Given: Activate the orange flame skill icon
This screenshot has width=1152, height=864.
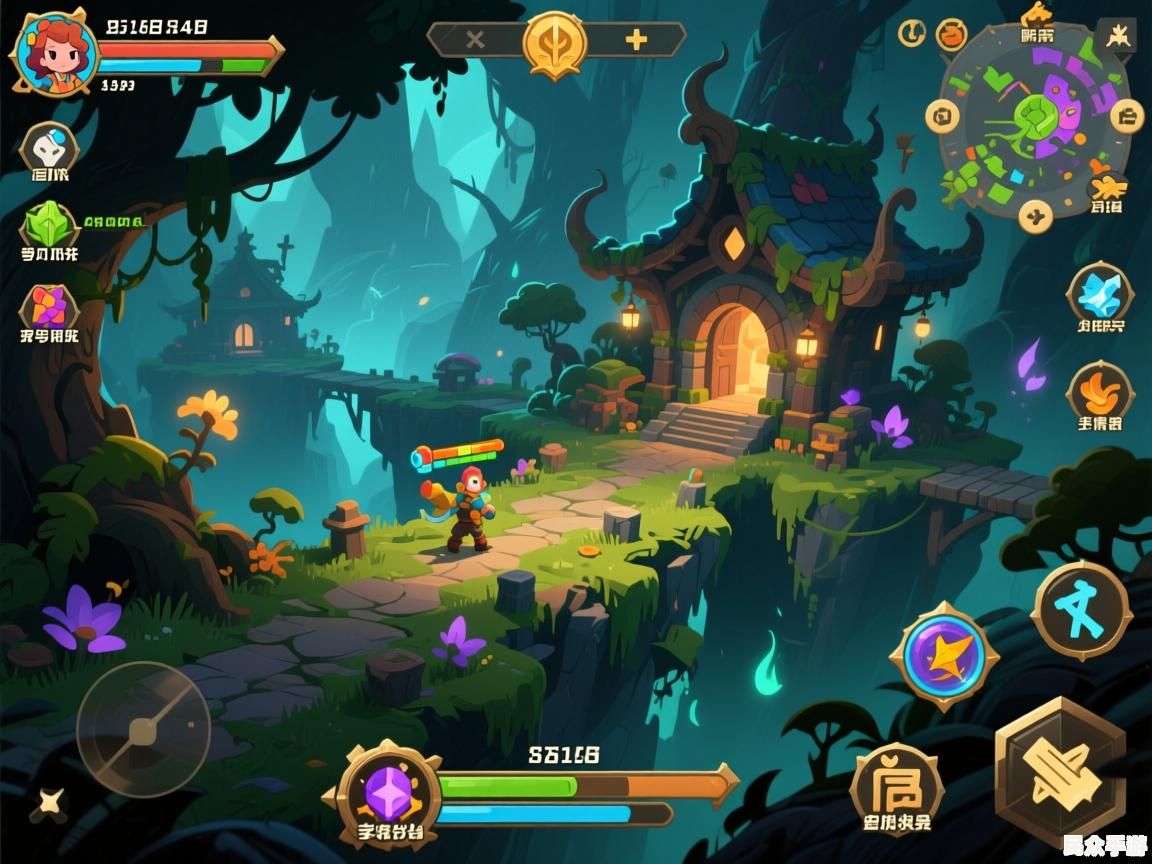Looking at the screenshot, I should pos(1099,390).
